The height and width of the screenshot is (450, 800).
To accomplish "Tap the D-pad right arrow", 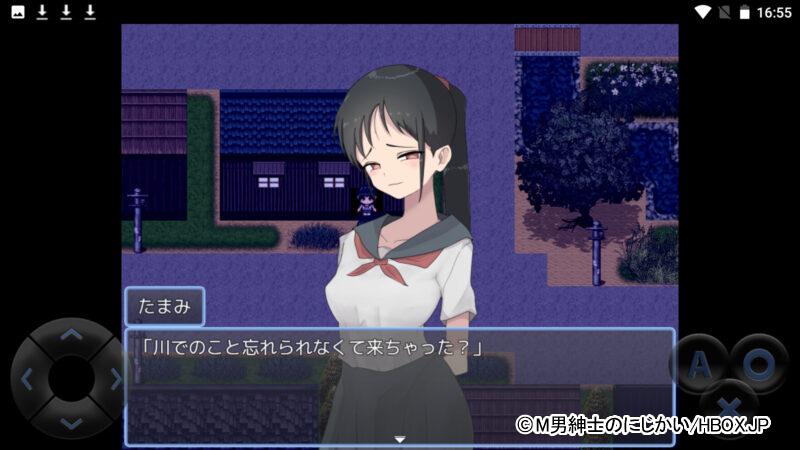I will click(115, 379).
